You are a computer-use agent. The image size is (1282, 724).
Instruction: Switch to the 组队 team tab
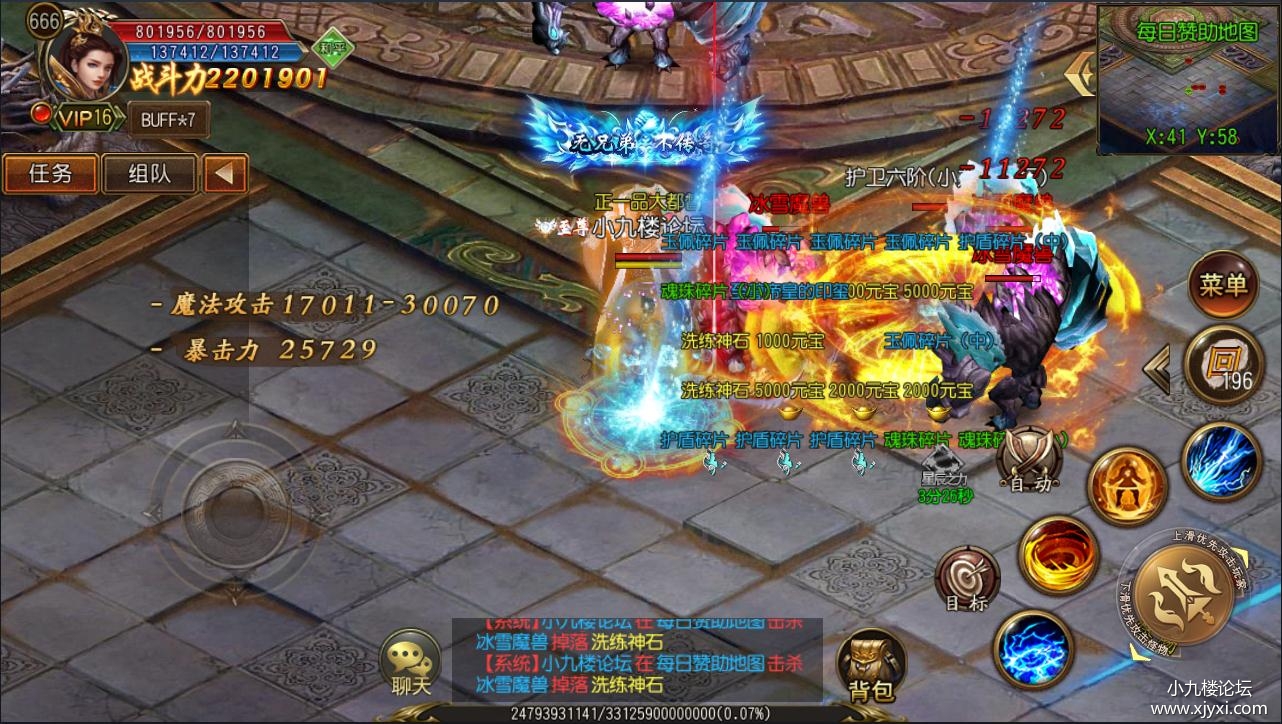(149, 174)
